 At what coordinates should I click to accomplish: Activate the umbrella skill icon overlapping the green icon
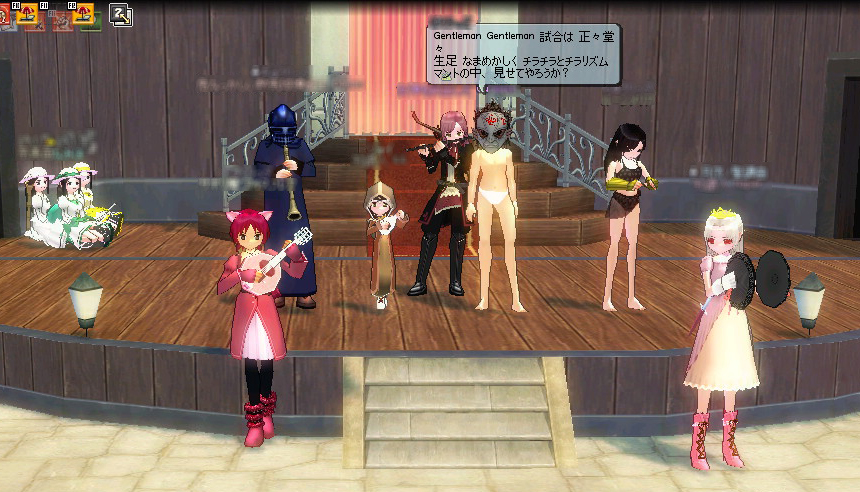83,13
